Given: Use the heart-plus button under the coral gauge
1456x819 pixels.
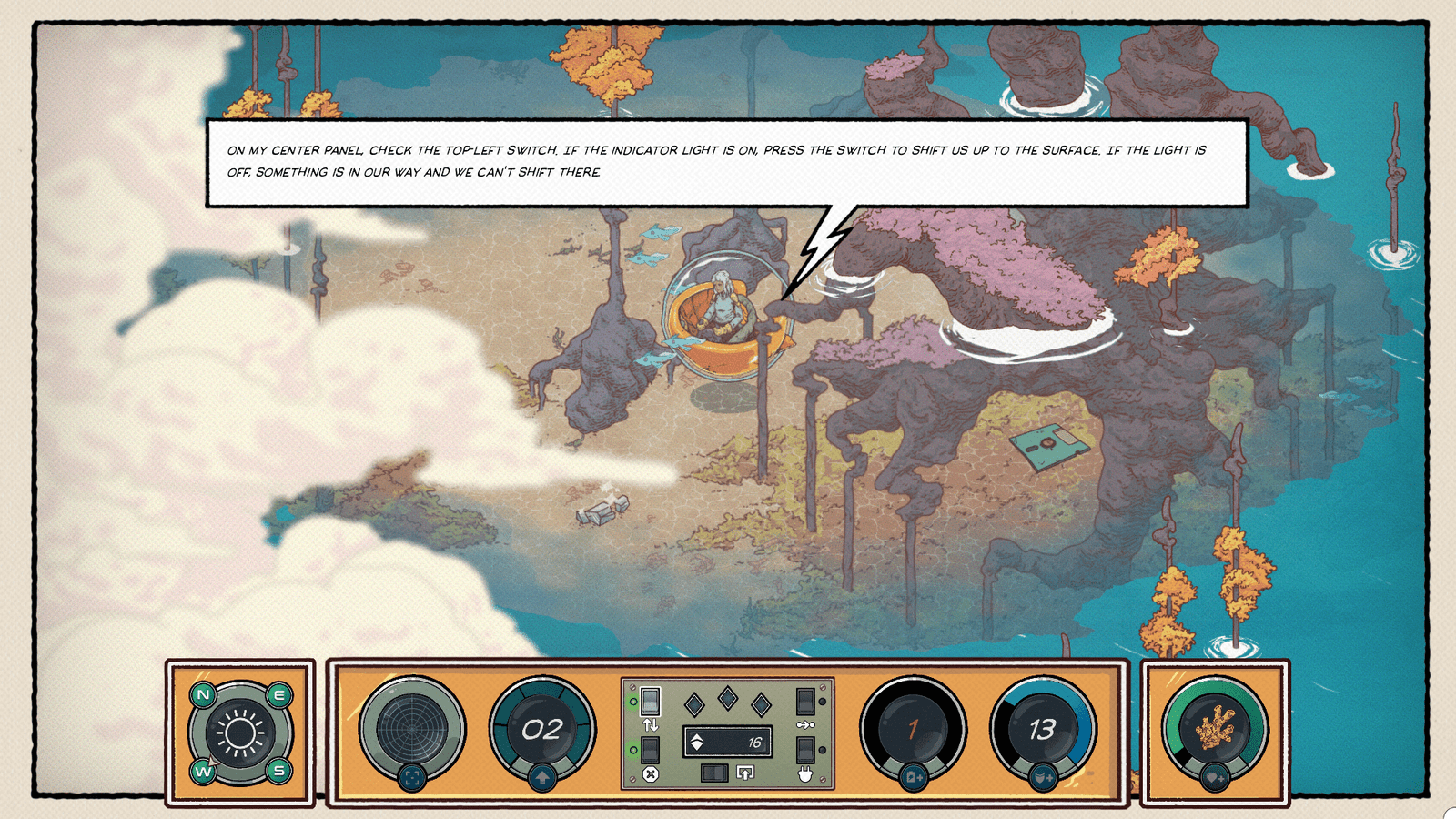Looking at the screenshot, I should (1214, 778).
